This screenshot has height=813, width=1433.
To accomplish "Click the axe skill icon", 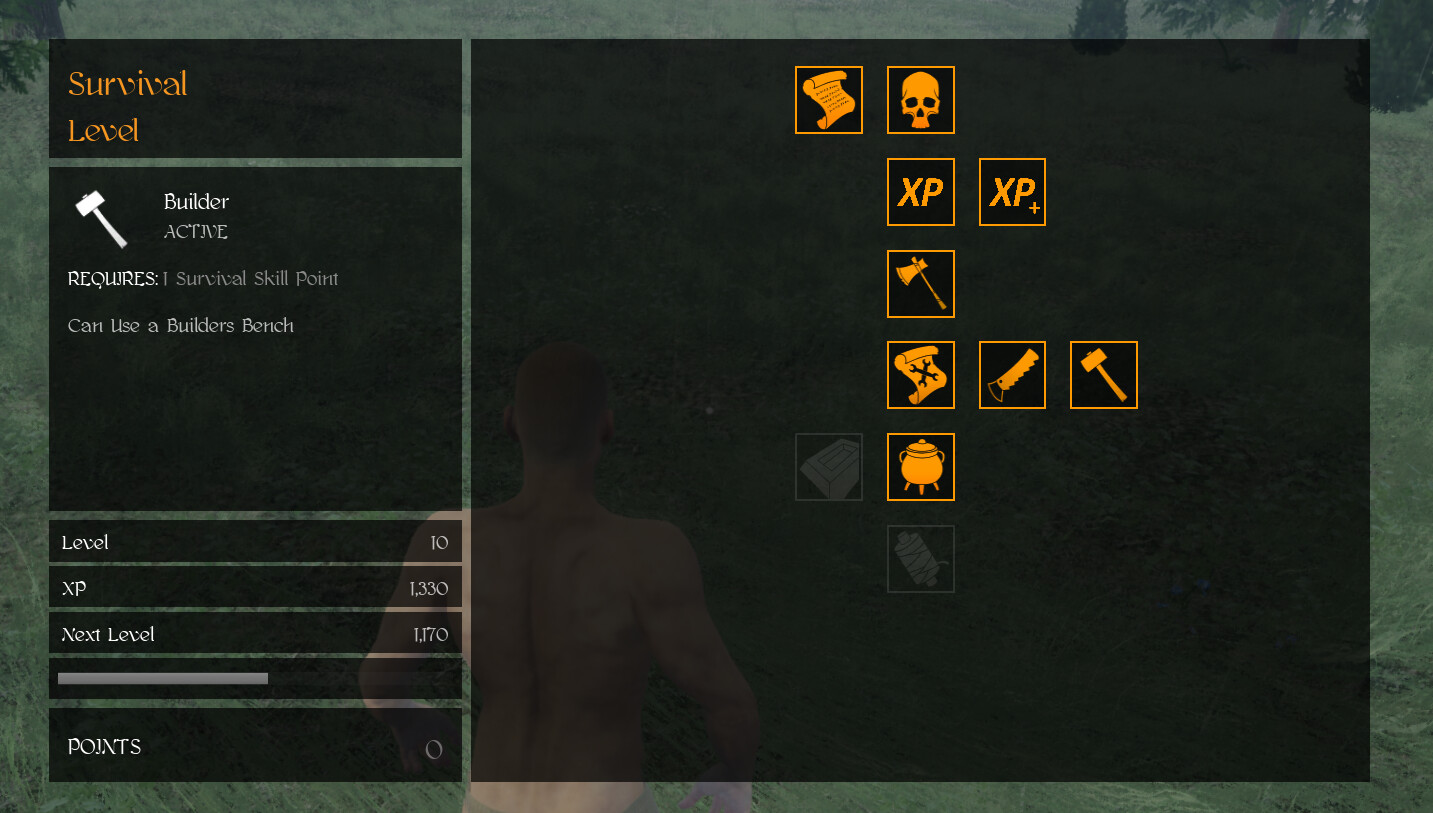I will (920, 283).
